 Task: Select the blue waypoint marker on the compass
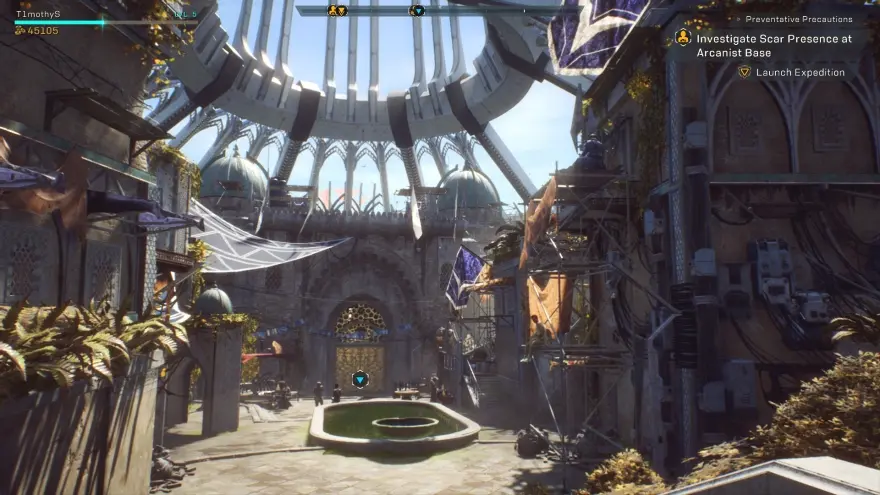coord(417,10)
